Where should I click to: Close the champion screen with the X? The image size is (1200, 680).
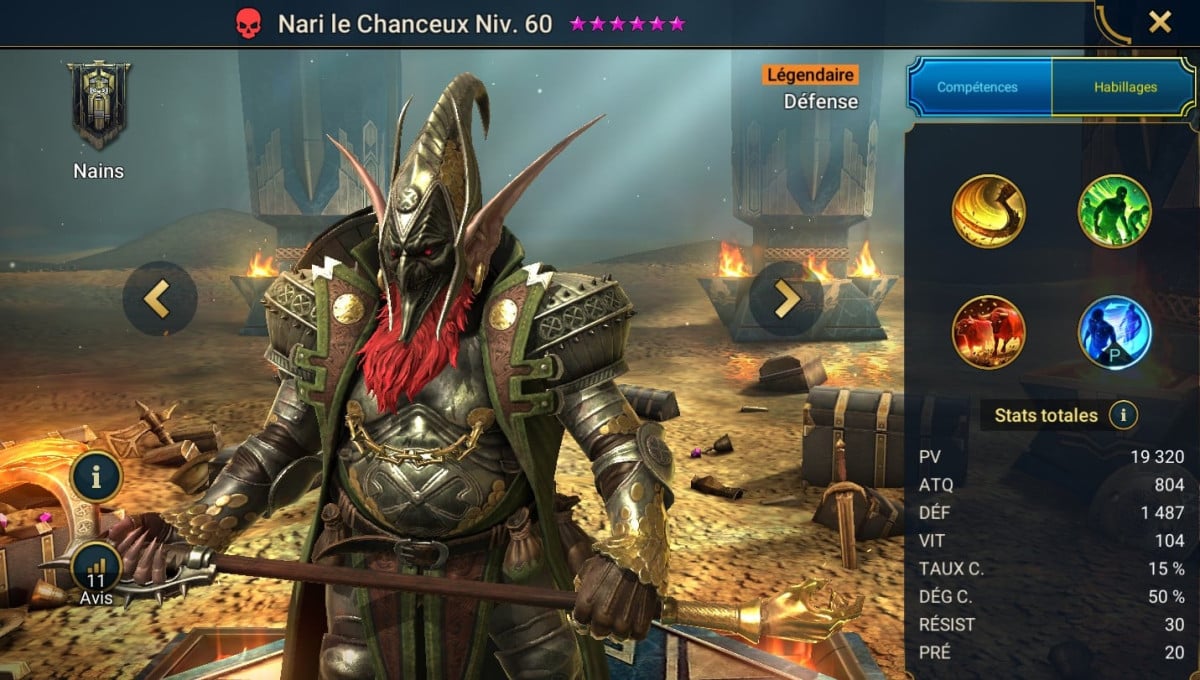pyautogui.click(x=1159, y=22)
